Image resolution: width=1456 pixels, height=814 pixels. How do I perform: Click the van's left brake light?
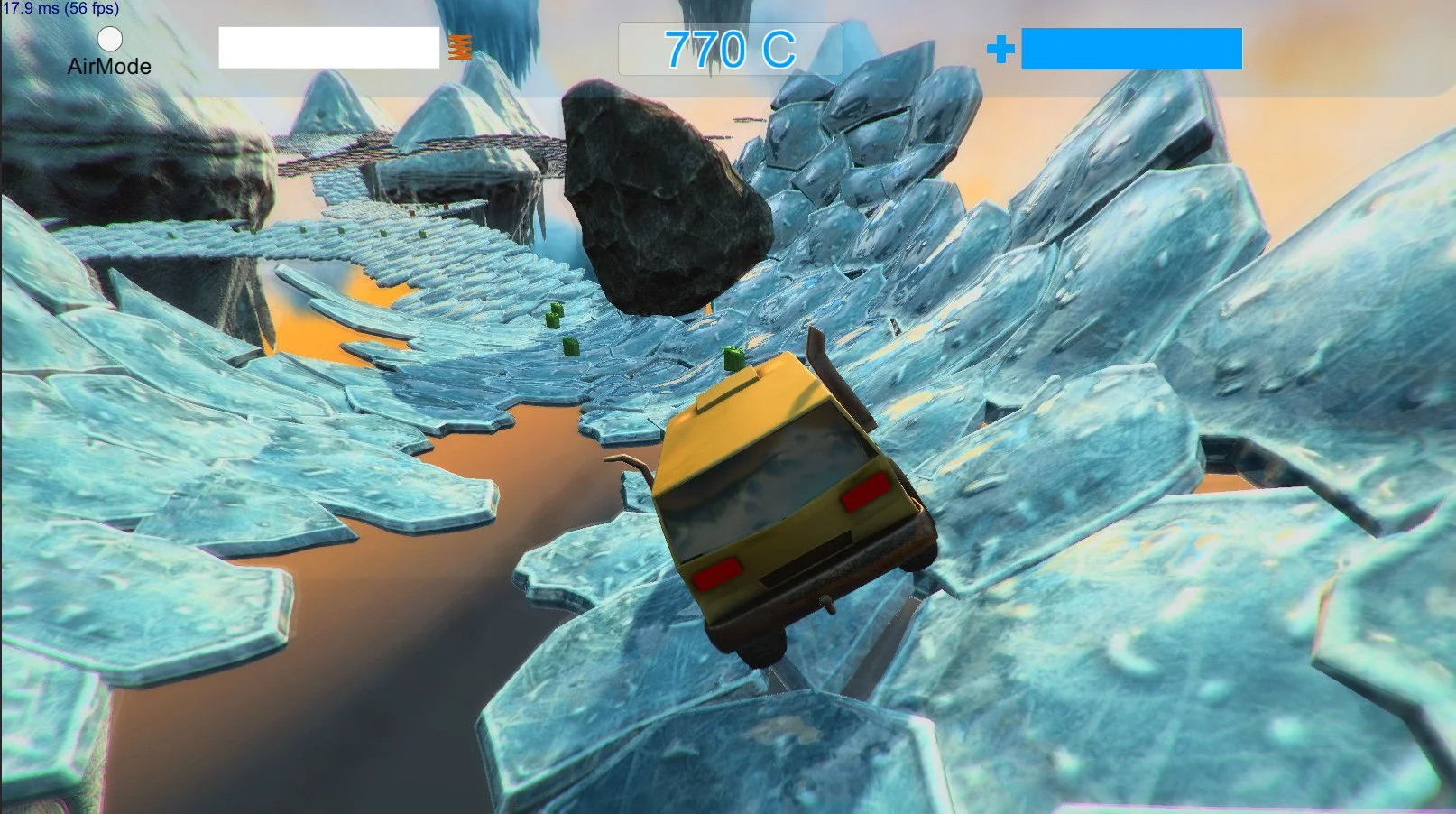717,571
